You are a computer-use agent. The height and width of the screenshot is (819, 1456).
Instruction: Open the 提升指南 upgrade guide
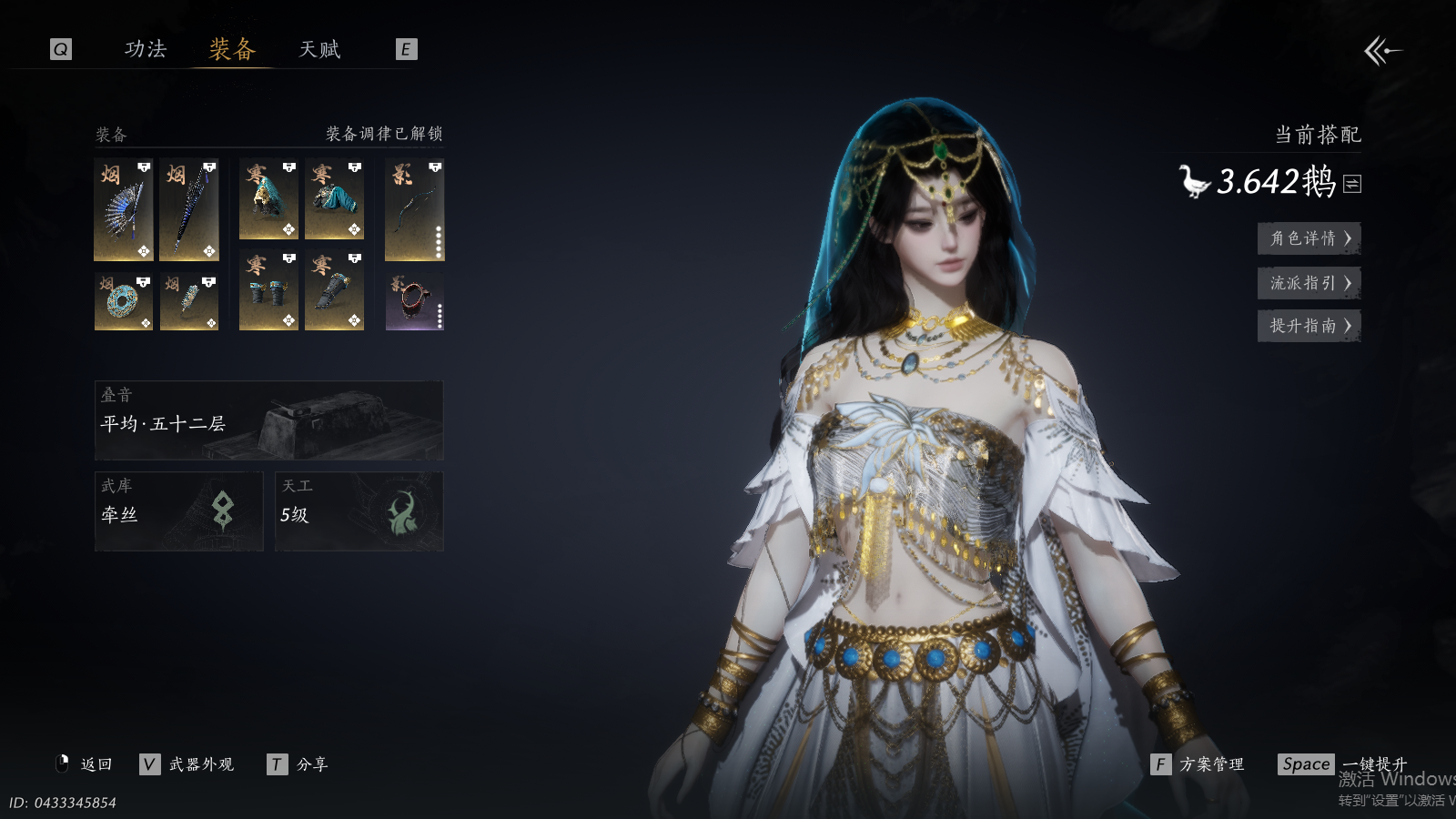[1309, 326]
